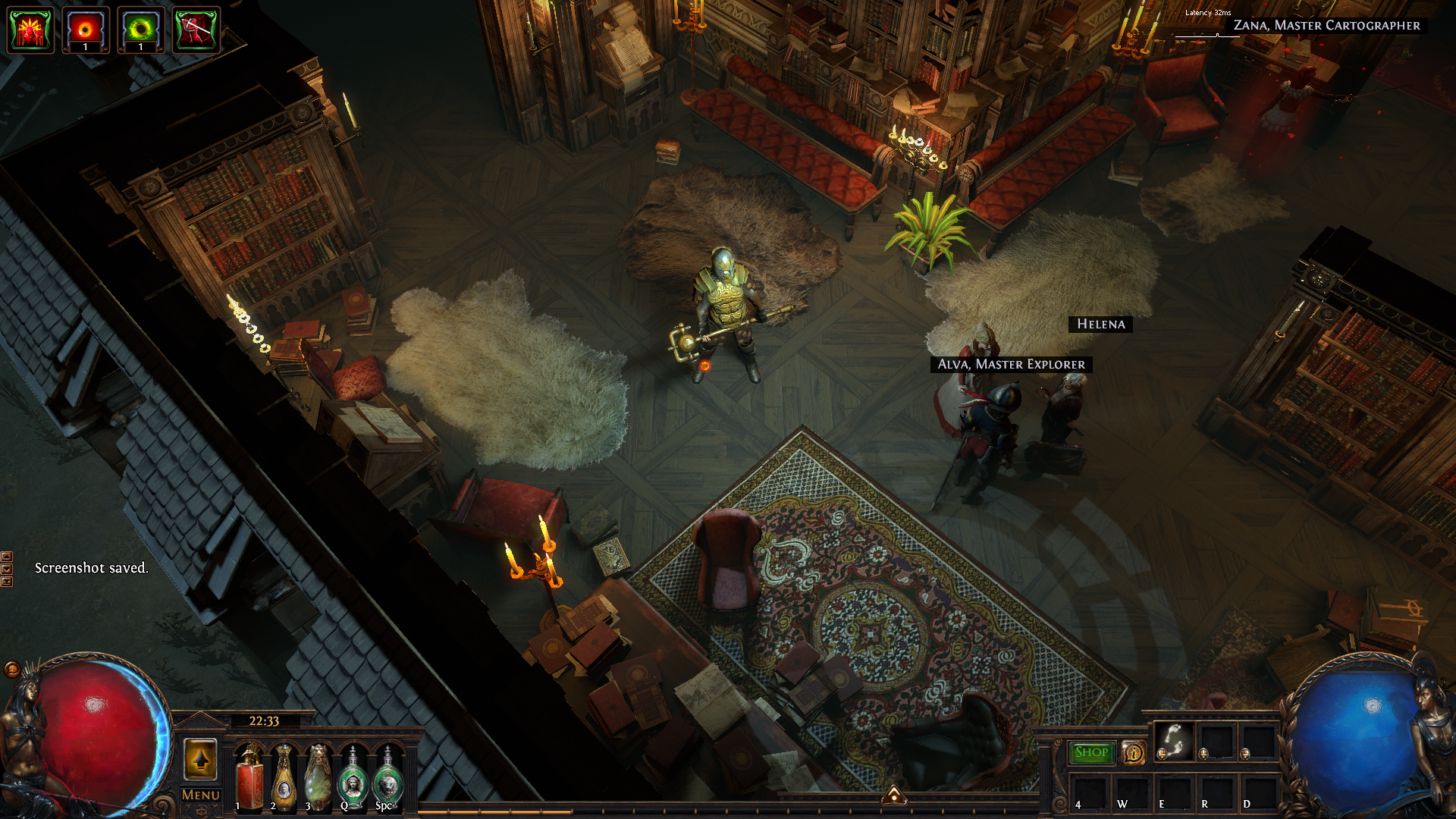This screenshot has width=1456, height=819.
Task: Open the Menu button
Action: click(200, 795)
